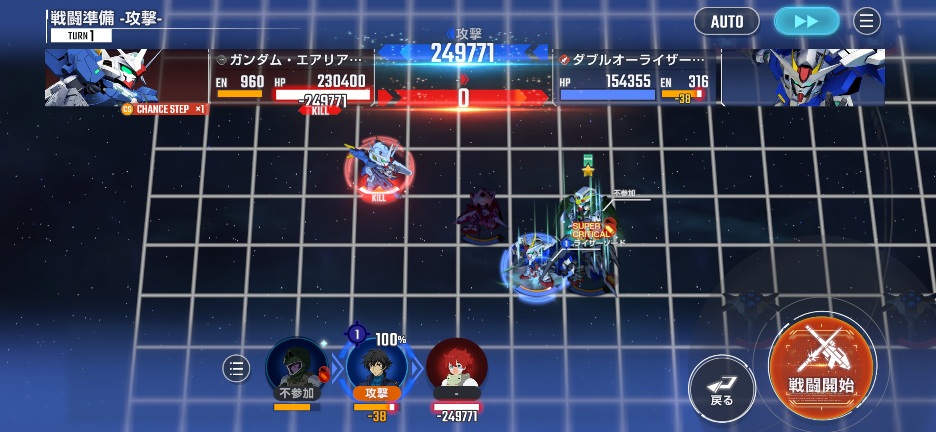The height and width of the screenshot is (432, 936).
Task: Open the list icon beside pilot portraits
Action: point(236,369)
